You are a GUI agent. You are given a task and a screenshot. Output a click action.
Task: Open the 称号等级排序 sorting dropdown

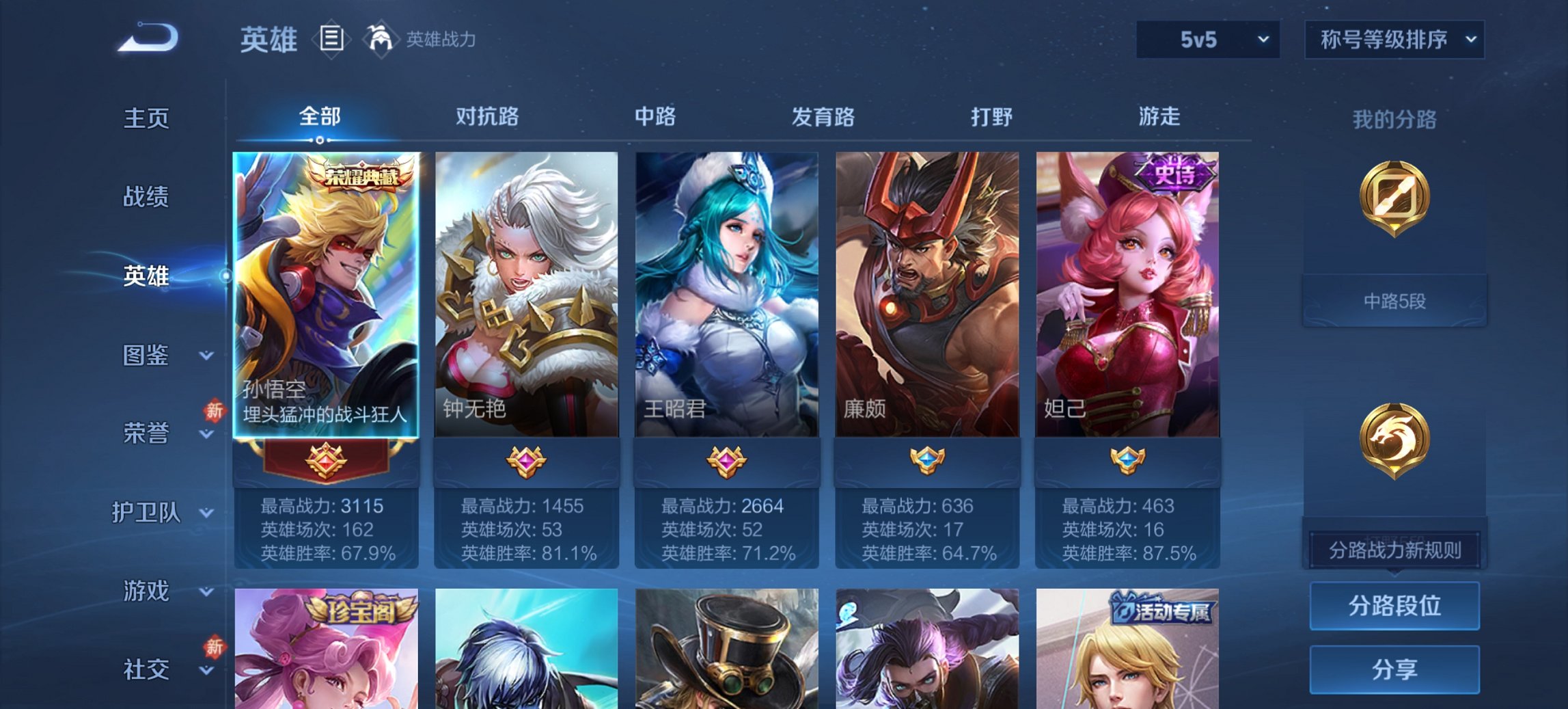[x=1394, y=40]
